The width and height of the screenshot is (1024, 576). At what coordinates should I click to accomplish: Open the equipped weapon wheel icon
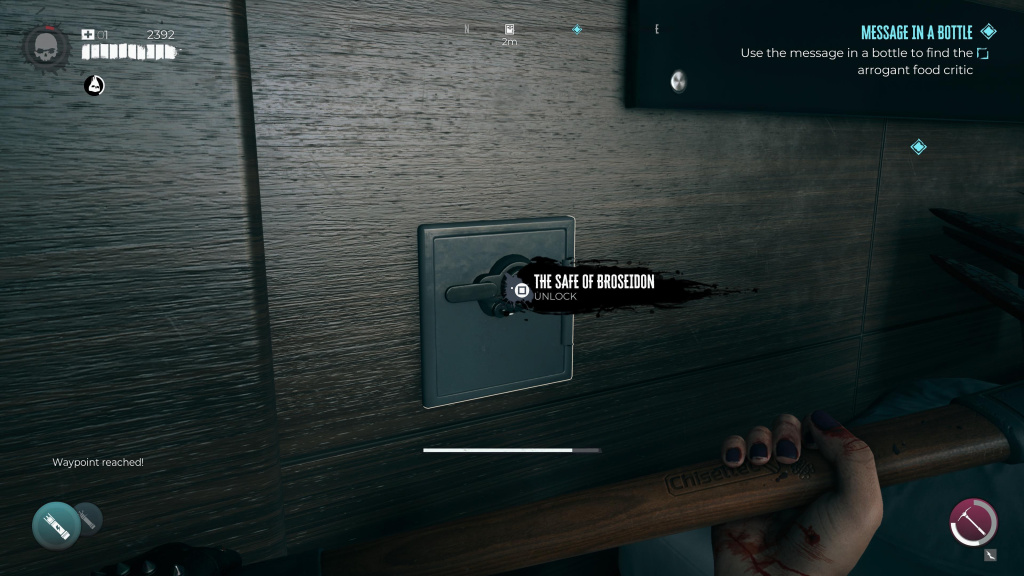[973, 522]
